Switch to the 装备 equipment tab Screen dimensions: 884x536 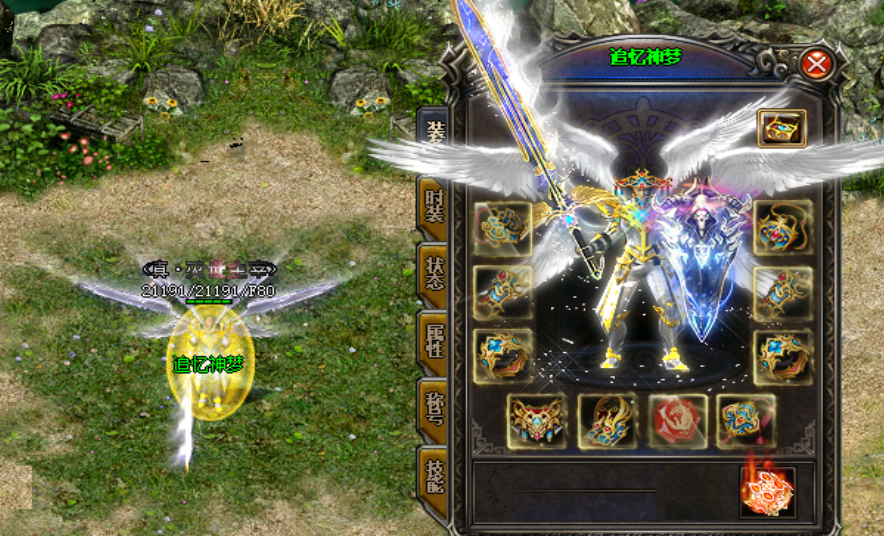point(433,136)
